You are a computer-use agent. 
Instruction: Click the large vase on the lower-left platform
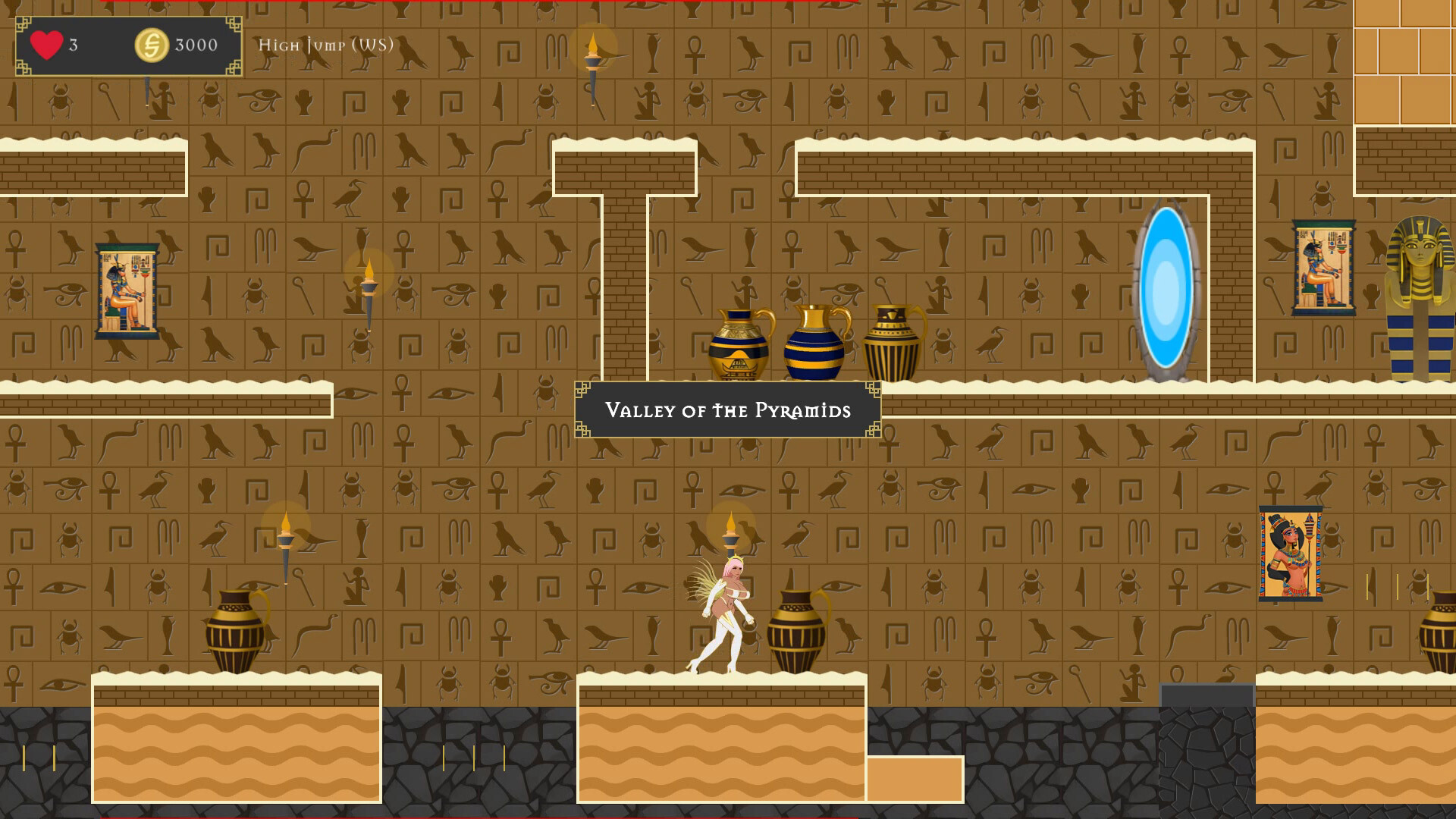235,633
